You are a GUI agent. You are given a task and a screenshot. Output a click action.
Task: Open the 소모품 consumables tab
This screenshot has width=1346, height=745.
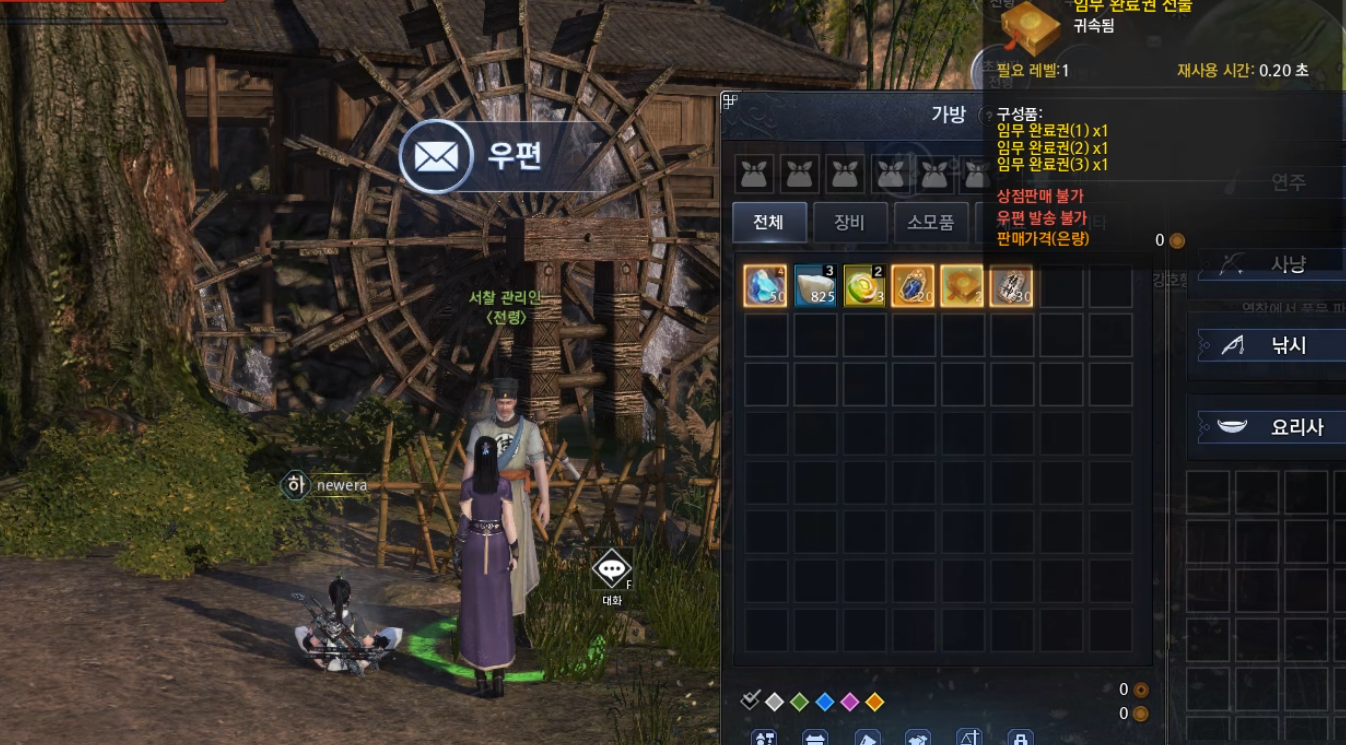point(930,223)
